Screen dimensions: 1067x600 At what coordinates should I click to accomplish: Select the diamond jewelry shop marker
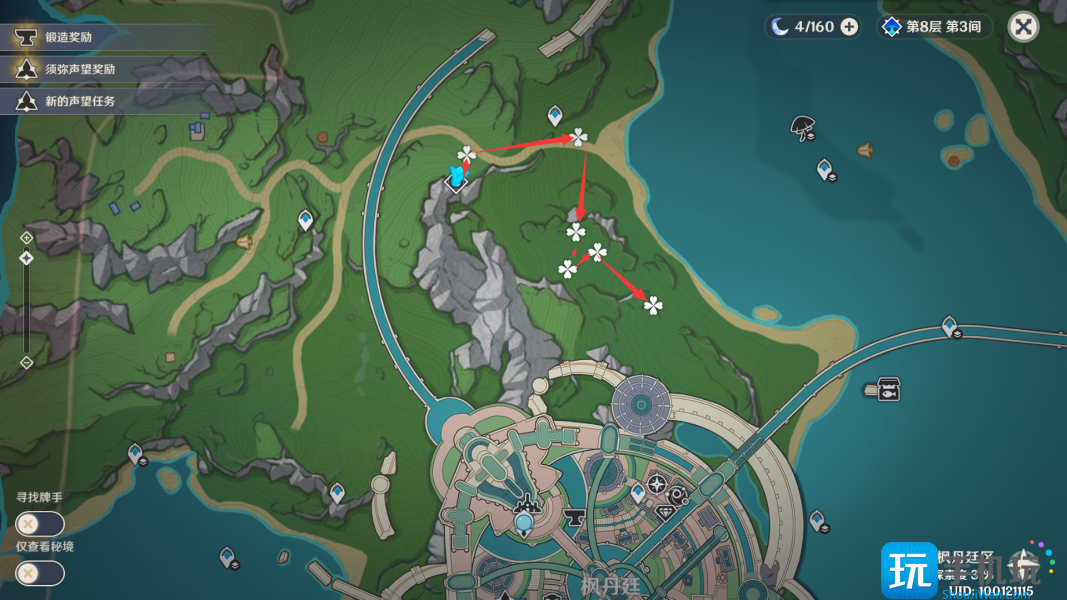click(667, 512)
